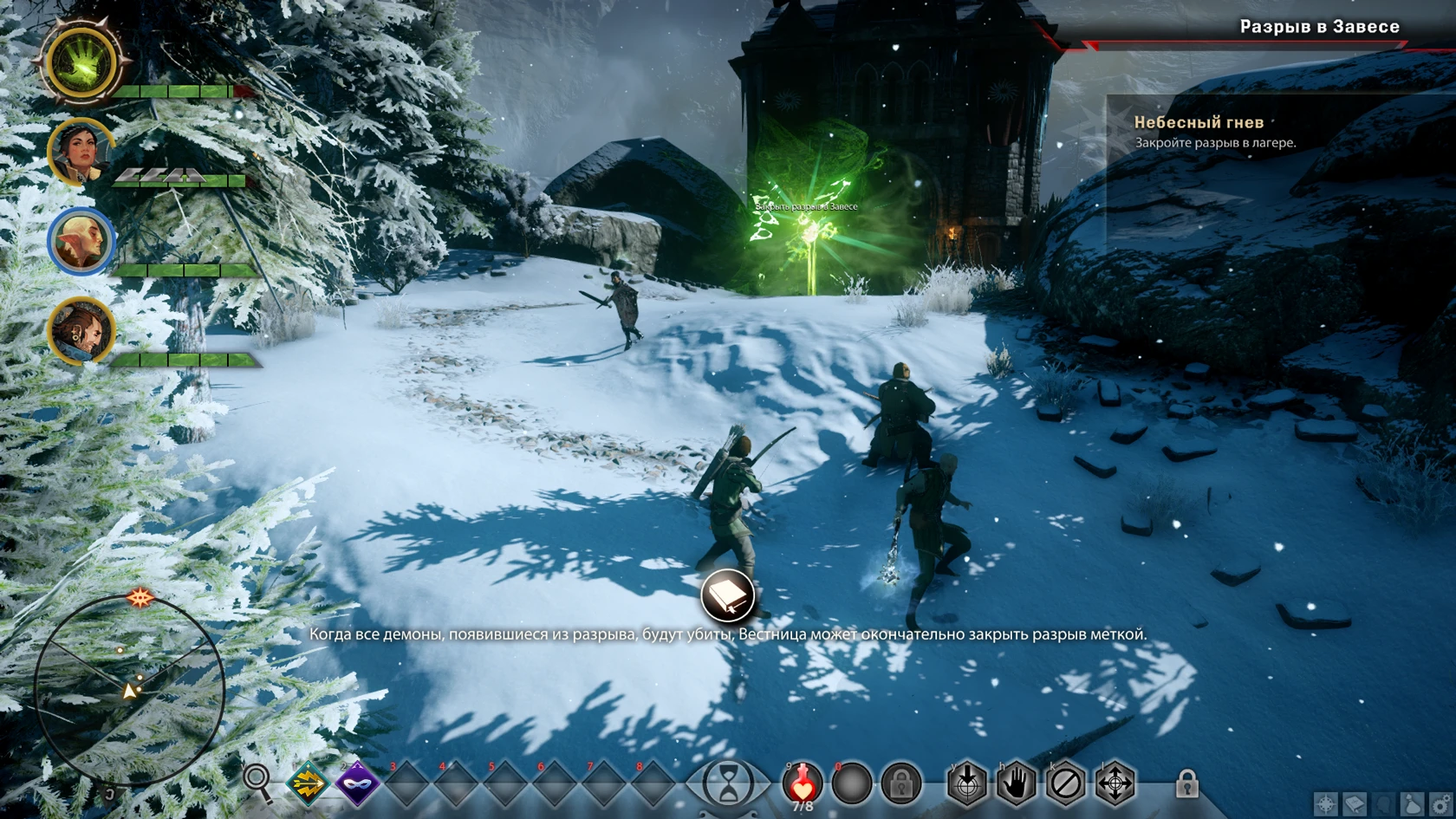Command the party to hold position

pos(1017,783)
